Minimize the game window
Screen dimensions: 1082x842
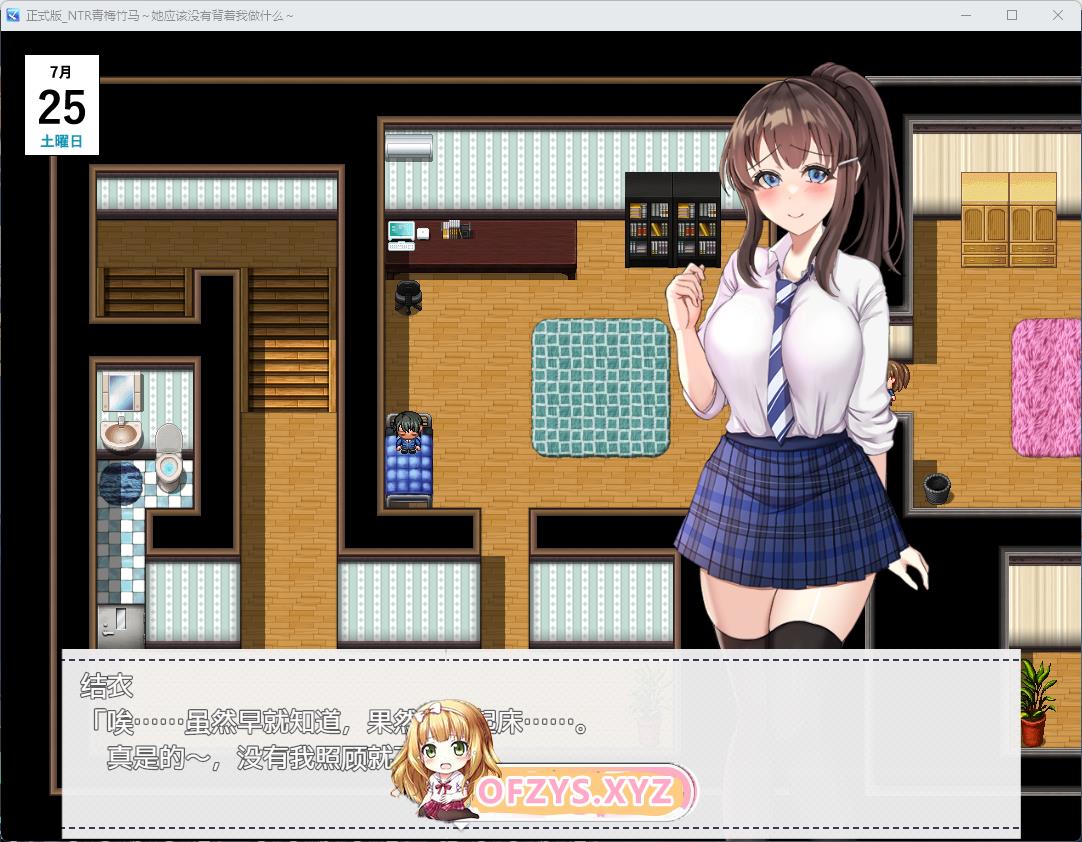(x=966, y=15)
